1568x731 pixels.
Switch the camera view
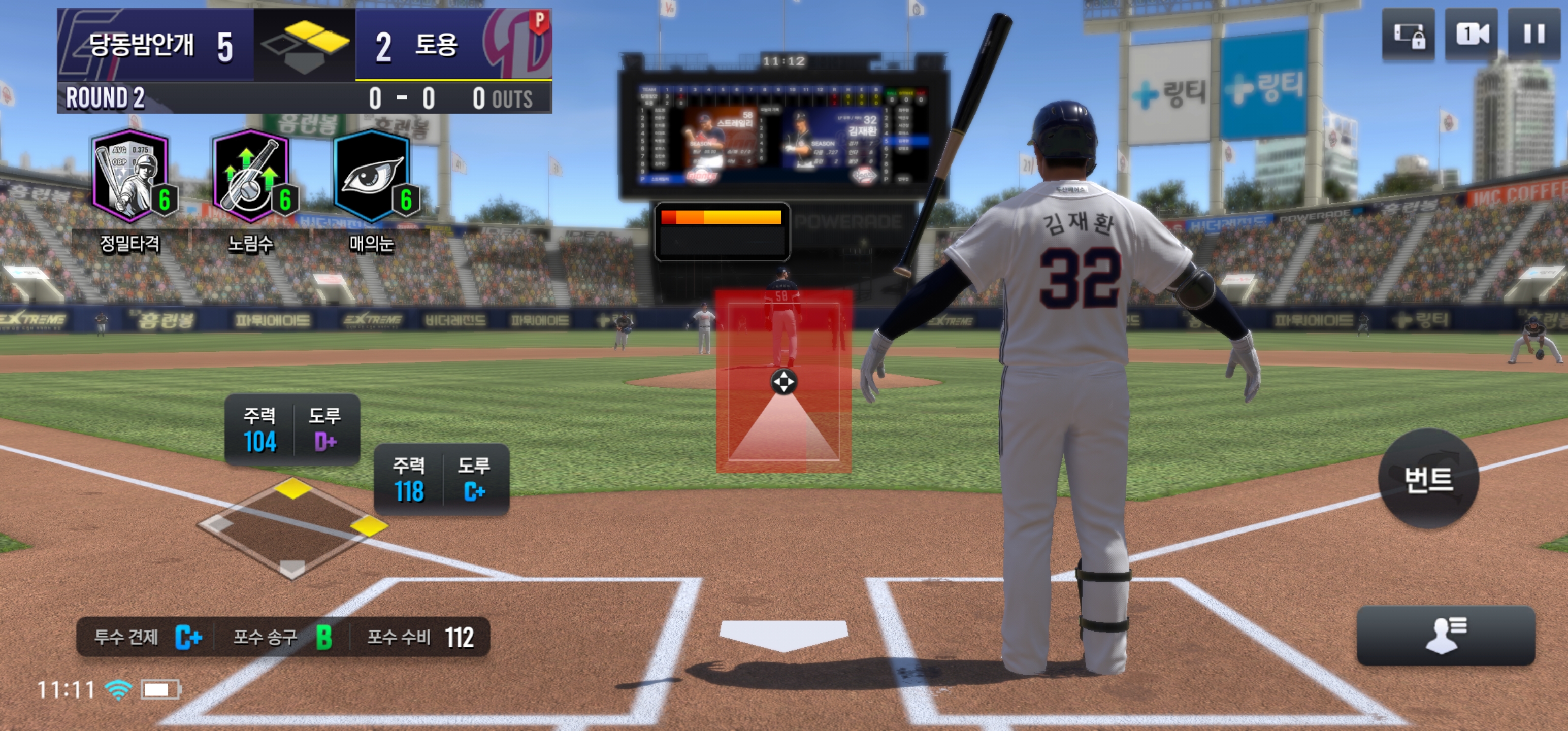[x=1471, y=34]
